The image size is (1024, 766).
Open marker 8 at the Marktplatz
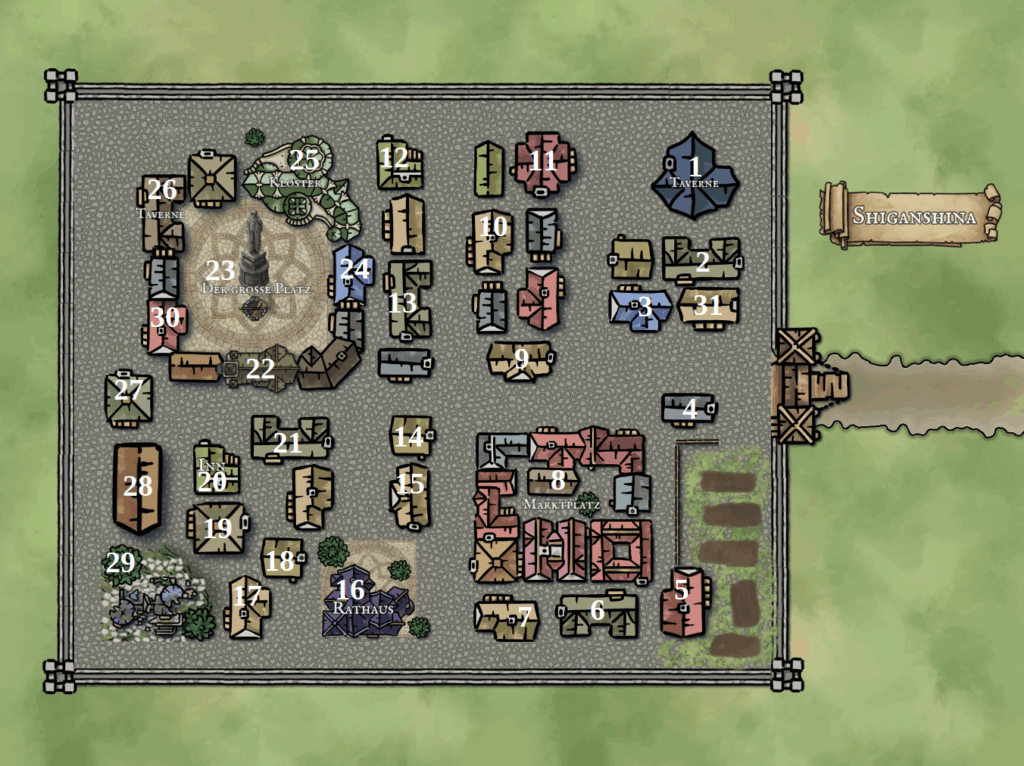[557, 479]
